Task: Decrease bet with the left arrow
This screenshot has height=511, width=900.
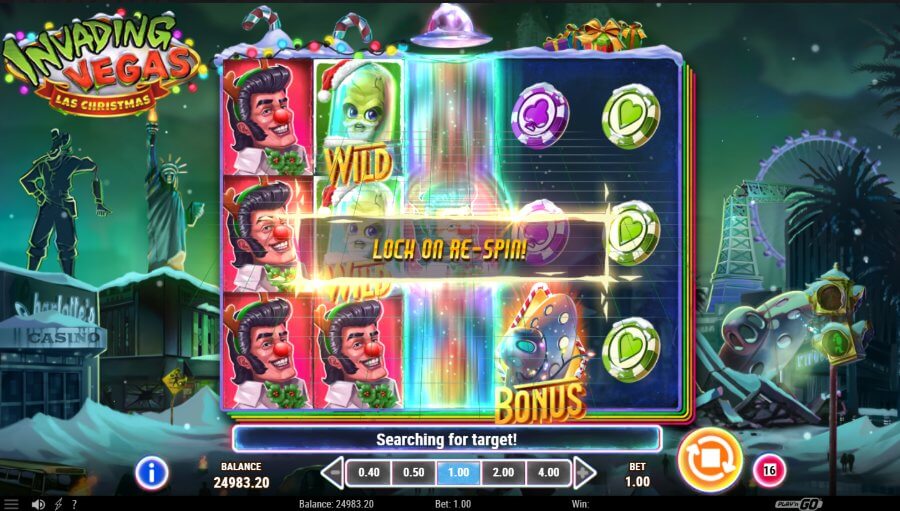Action: [332, 472]
